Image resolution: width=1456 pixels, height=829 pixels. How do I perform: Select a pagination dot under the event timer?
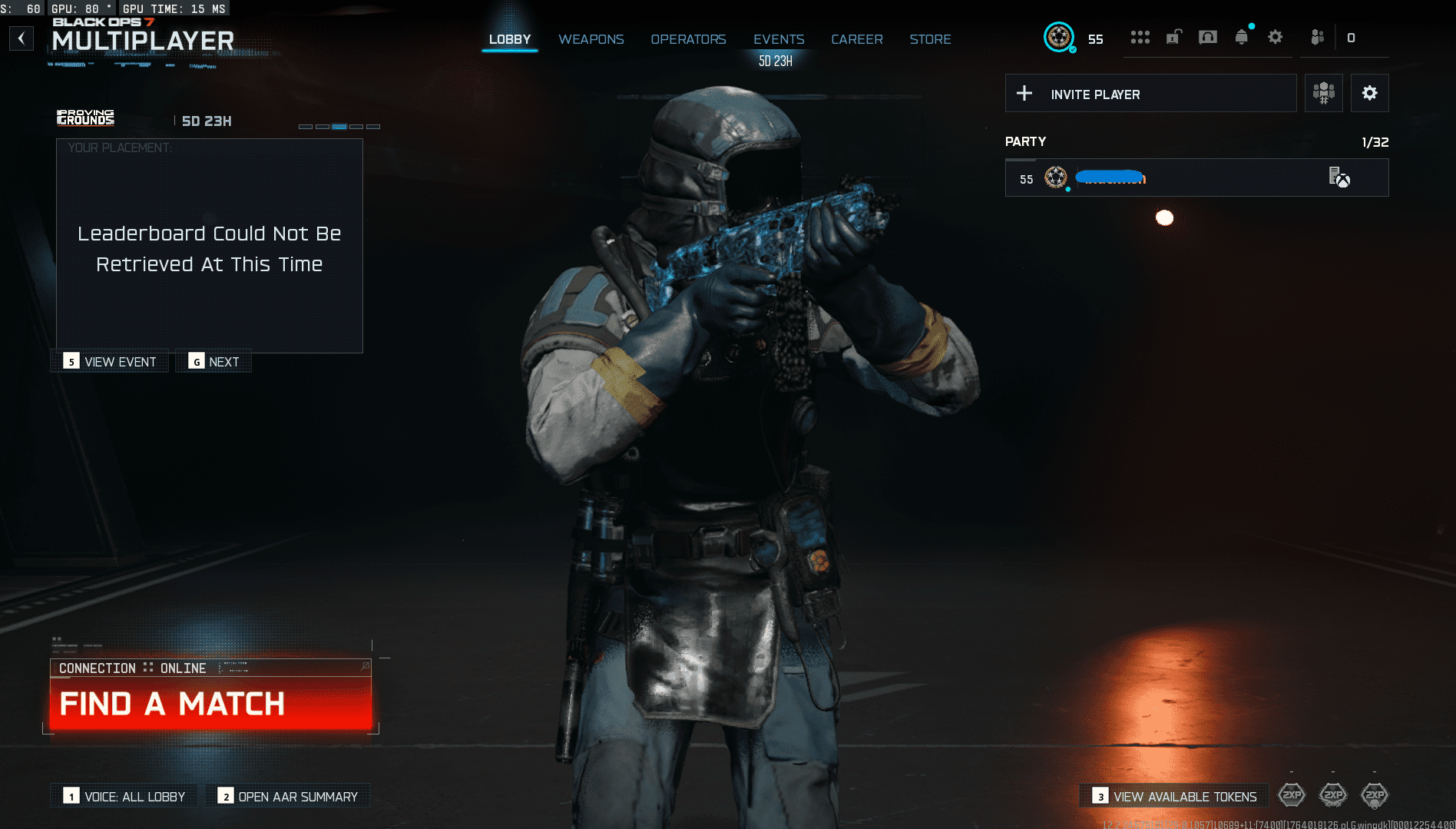pos(339,125)
